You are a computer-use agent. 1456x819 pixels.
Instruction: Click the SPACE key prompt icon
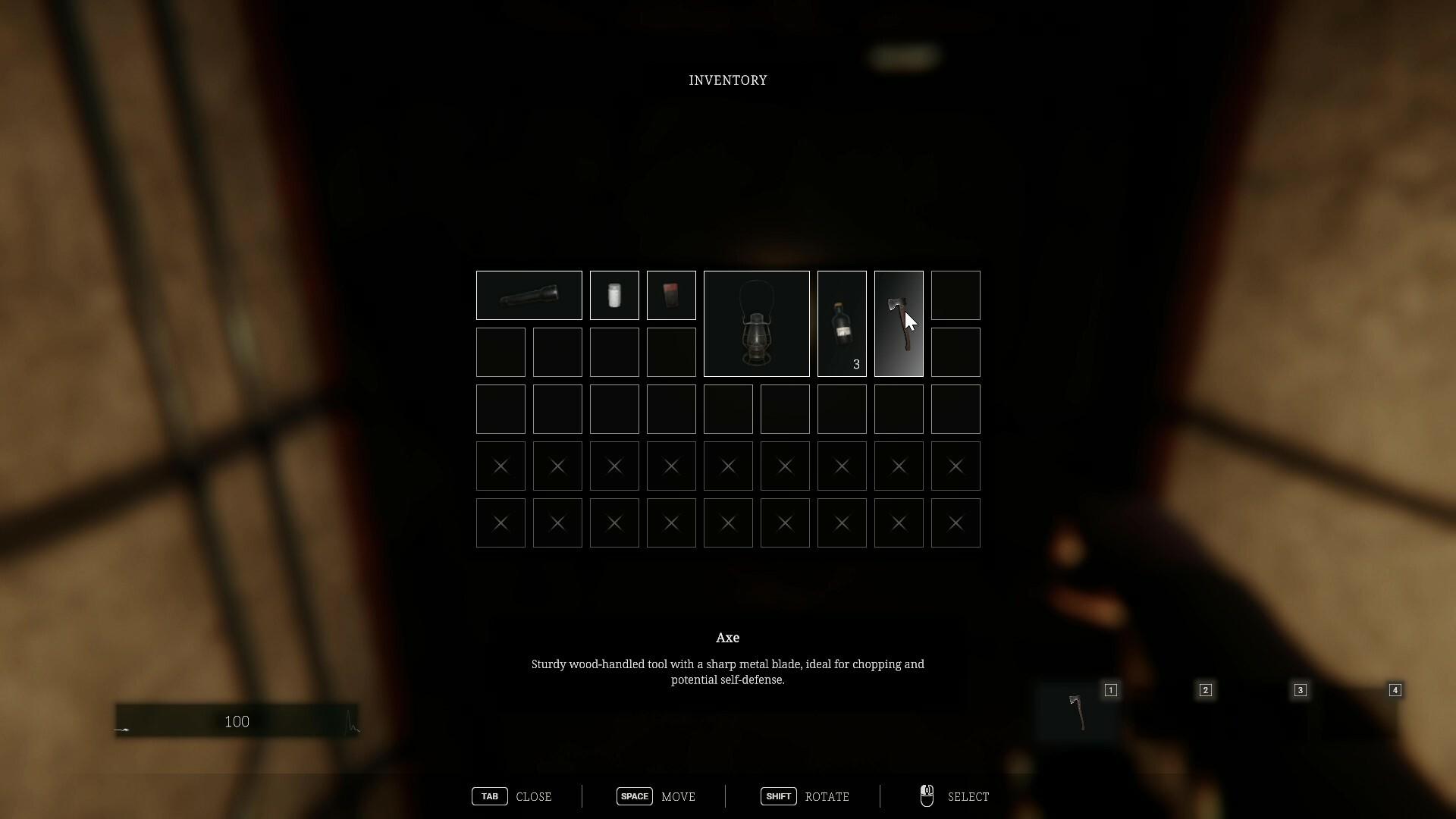click(x=634, y=796)
